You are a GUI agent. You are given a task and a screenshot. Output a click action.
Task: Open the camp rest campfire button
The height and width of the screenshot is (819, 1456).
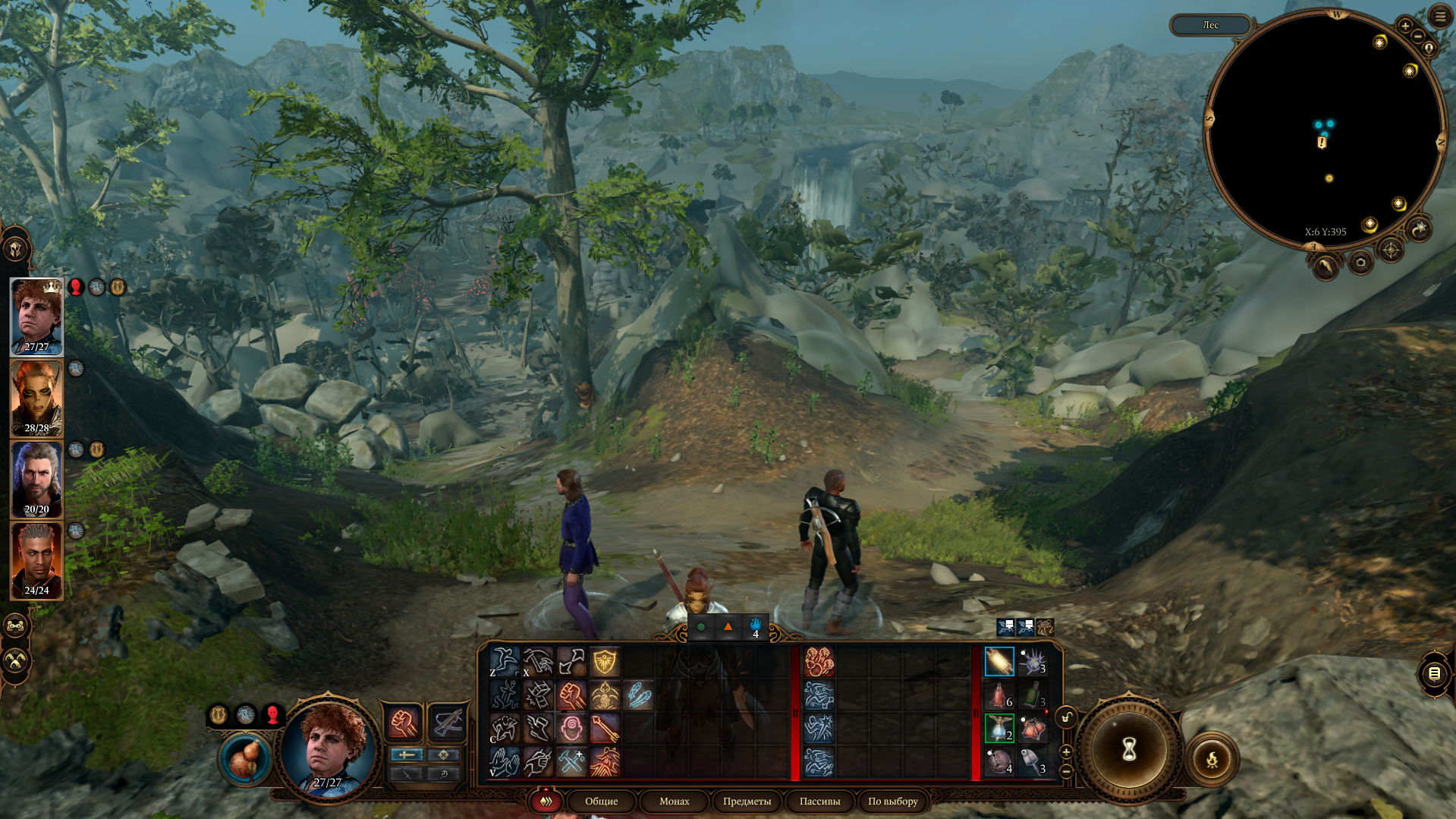tap(1212, 758)
